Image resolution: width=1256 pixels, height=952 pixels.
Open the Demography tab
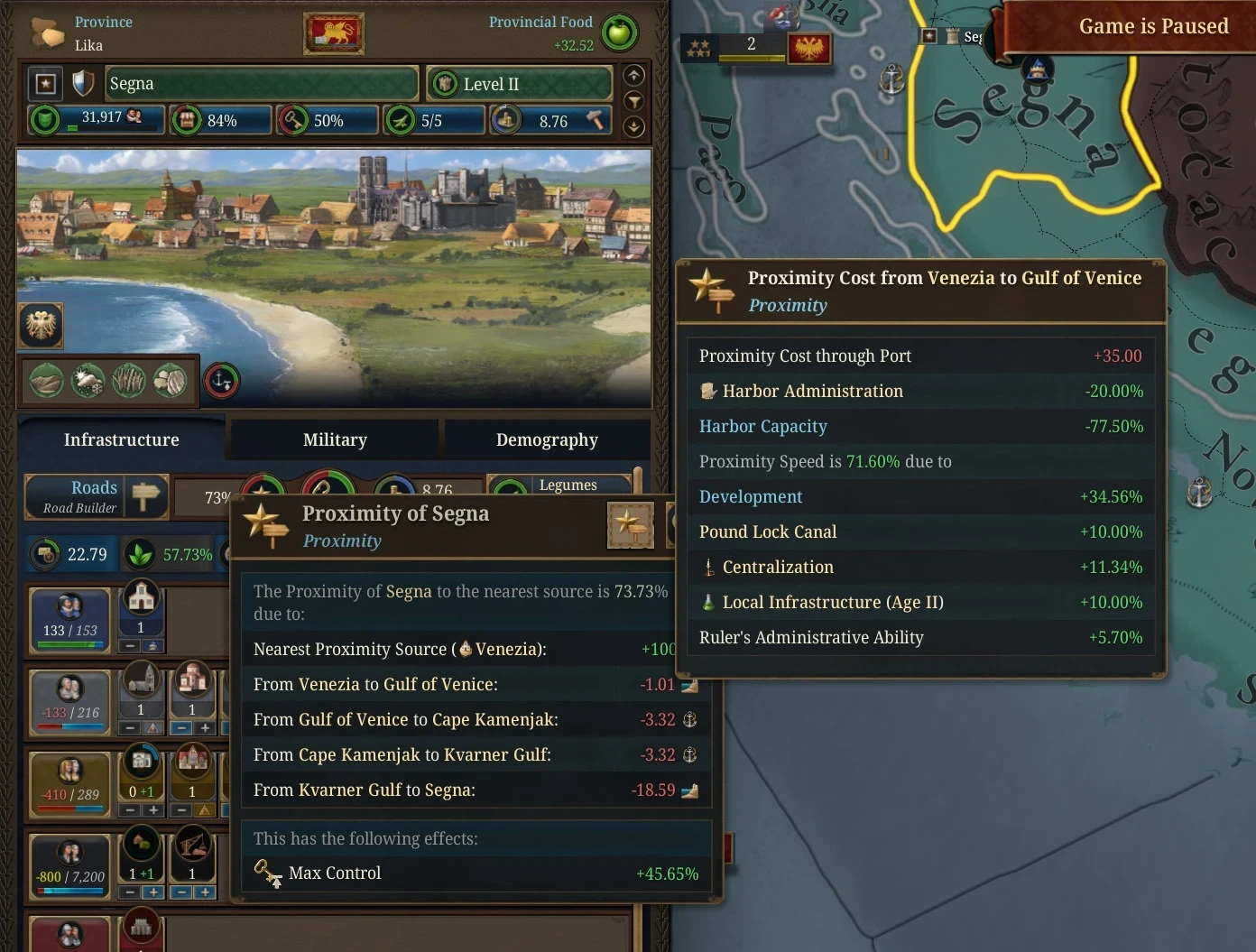pos(547,439)
